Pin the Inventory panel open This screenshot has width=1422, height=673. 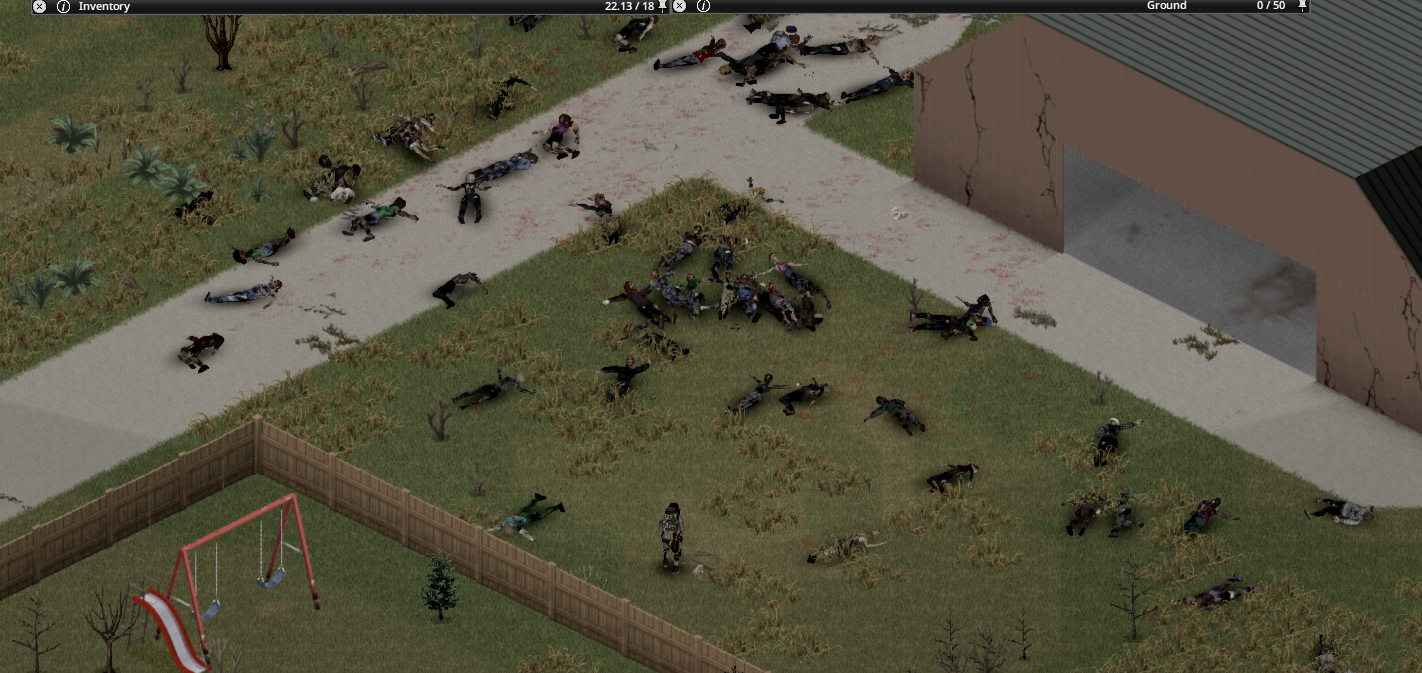663,6
